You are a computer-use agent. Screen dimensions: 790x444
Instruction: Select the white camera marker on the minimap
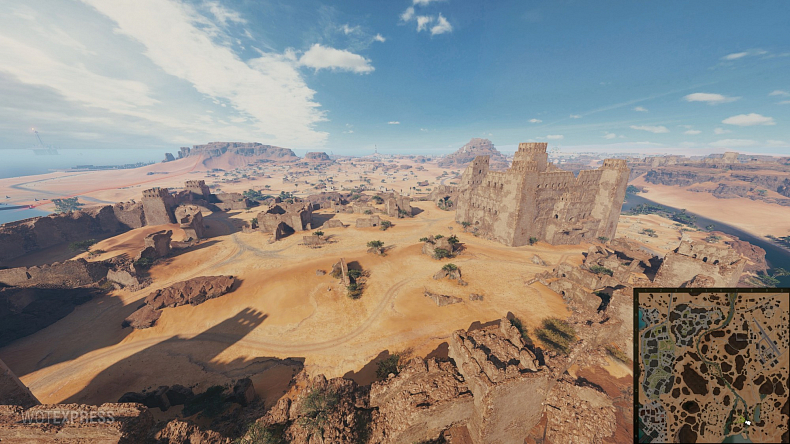click(x=747, y=423)
